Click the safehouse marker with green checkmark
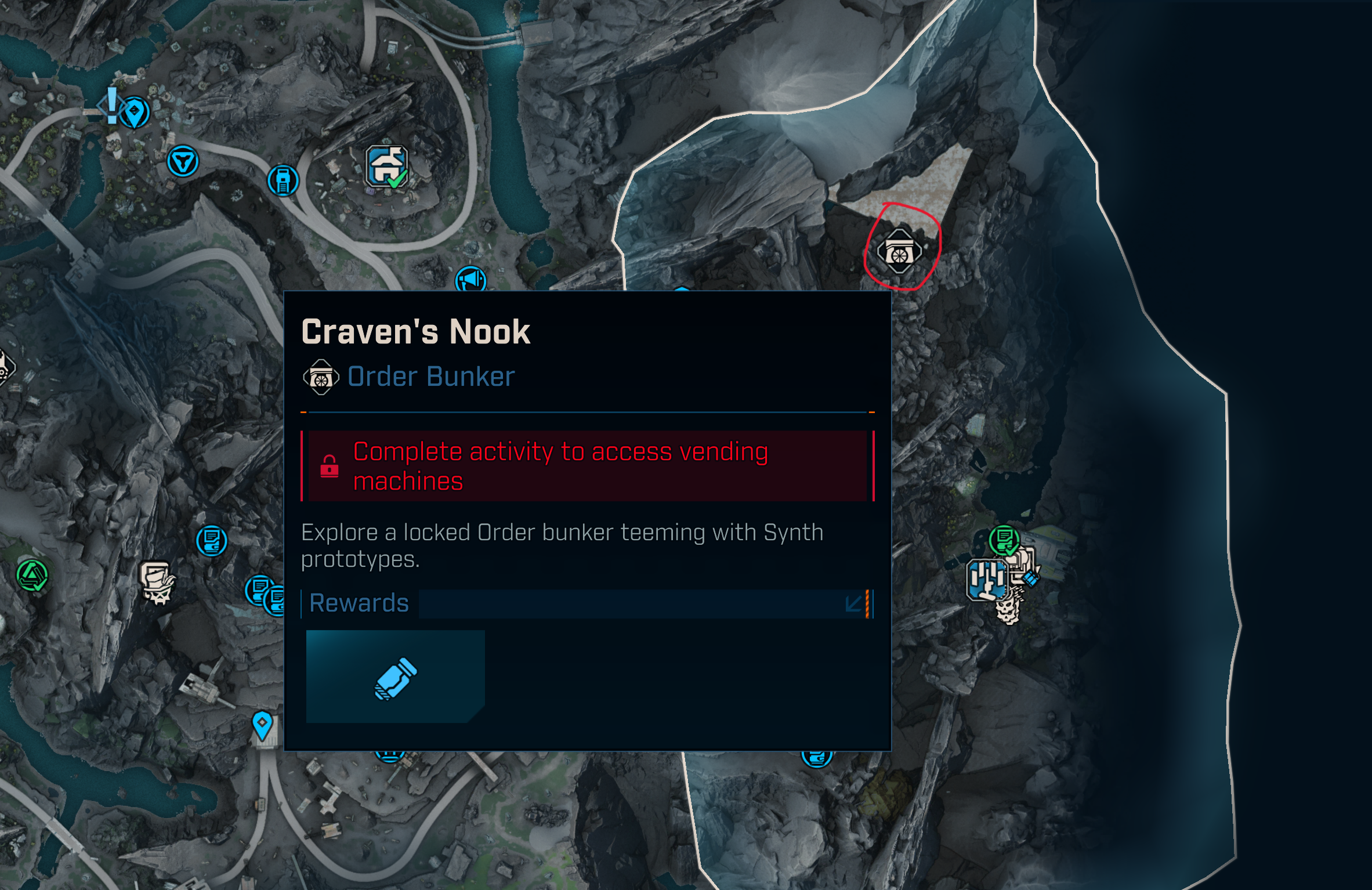Screen dimensions: 1372x890 tap(386, 167)
